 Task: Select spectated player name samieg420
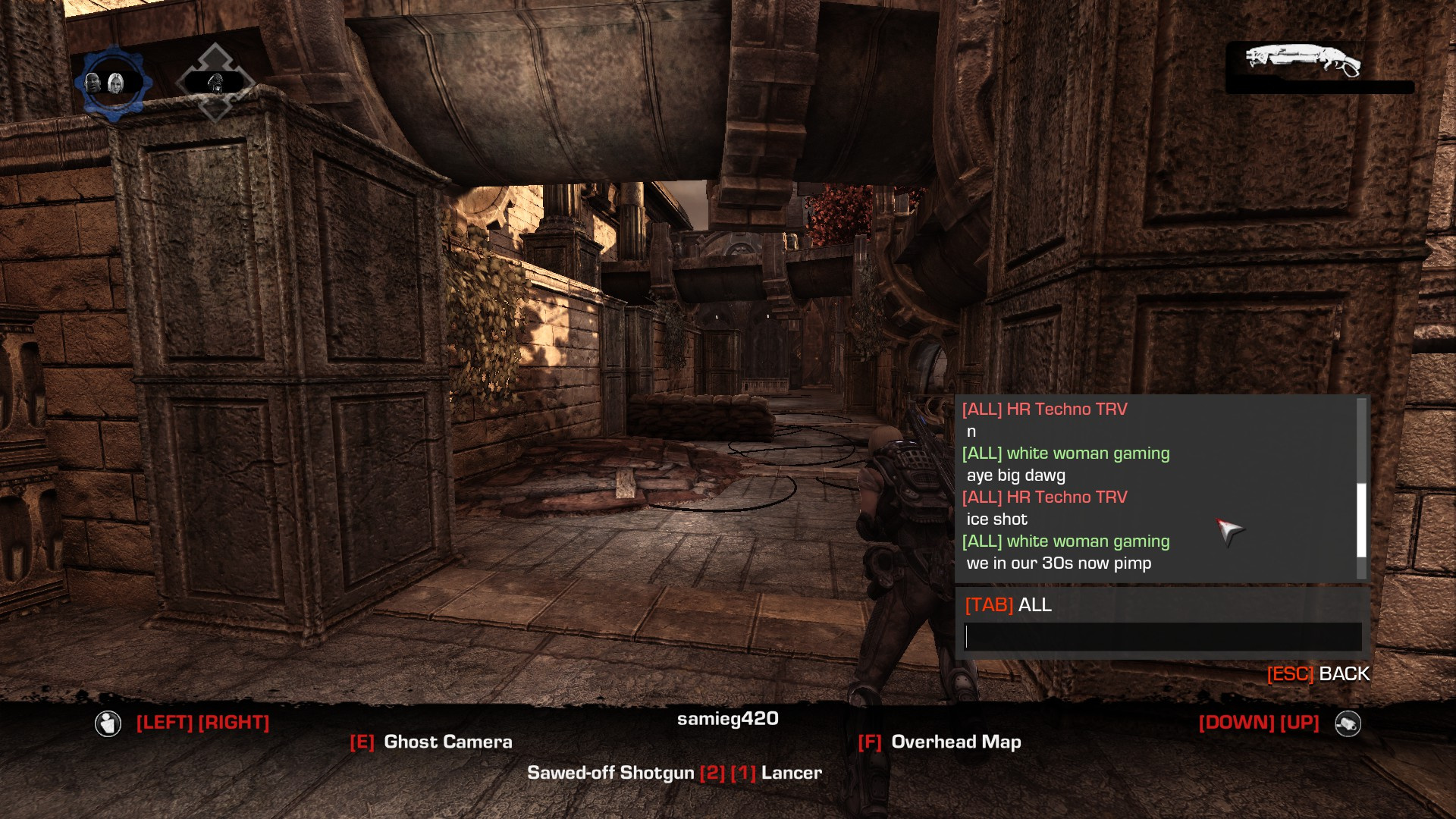click(727, 718)
